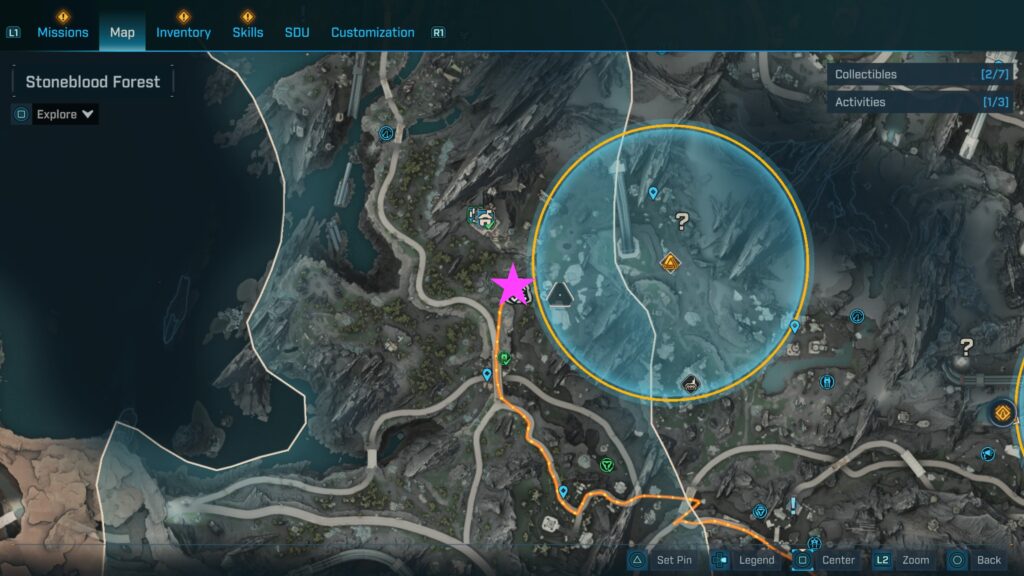Switch to the Missions tab
This screenshot has width=1024, height=576.
coord(62,32)
